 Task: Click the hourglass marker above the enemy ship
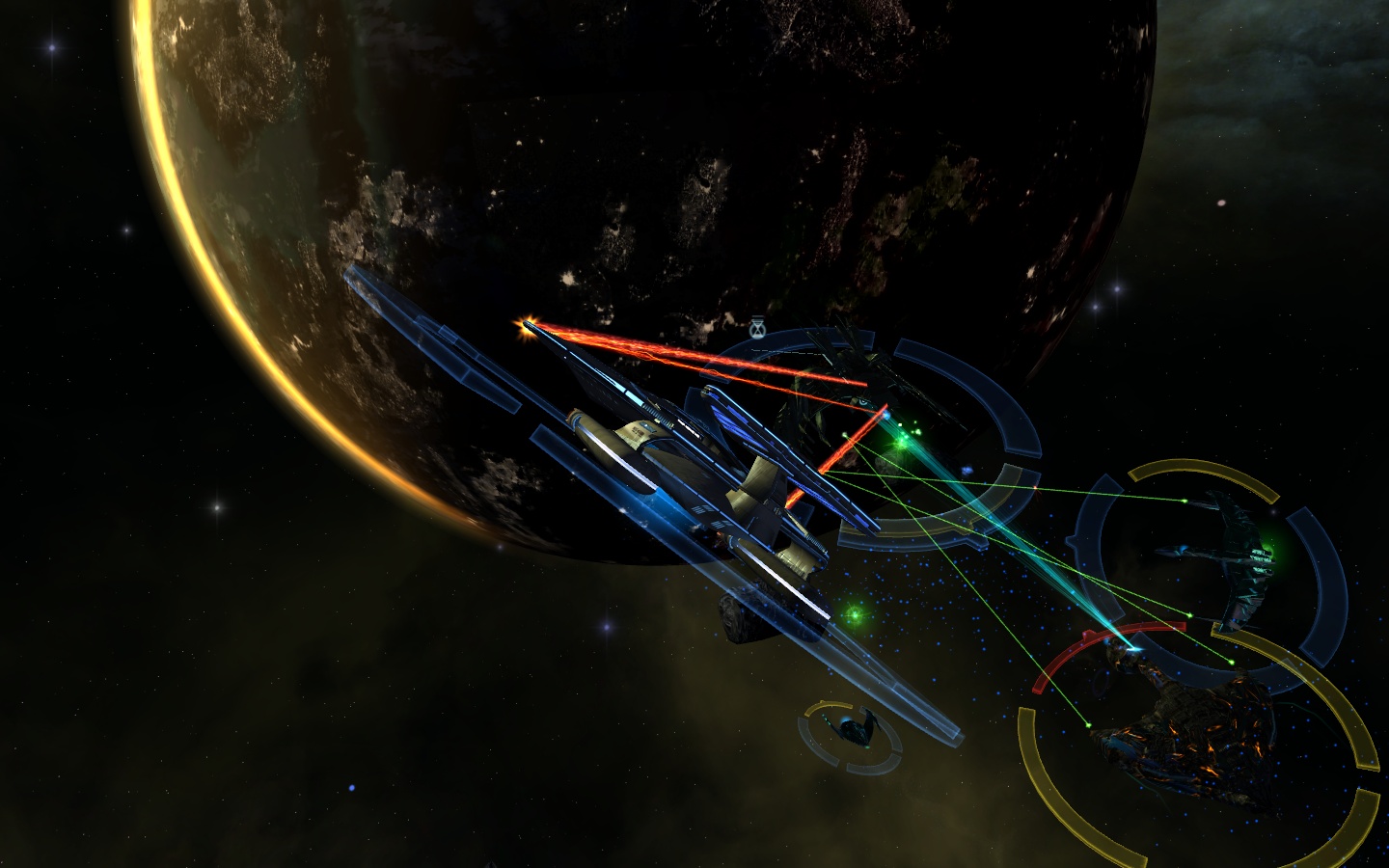point(757,330)
